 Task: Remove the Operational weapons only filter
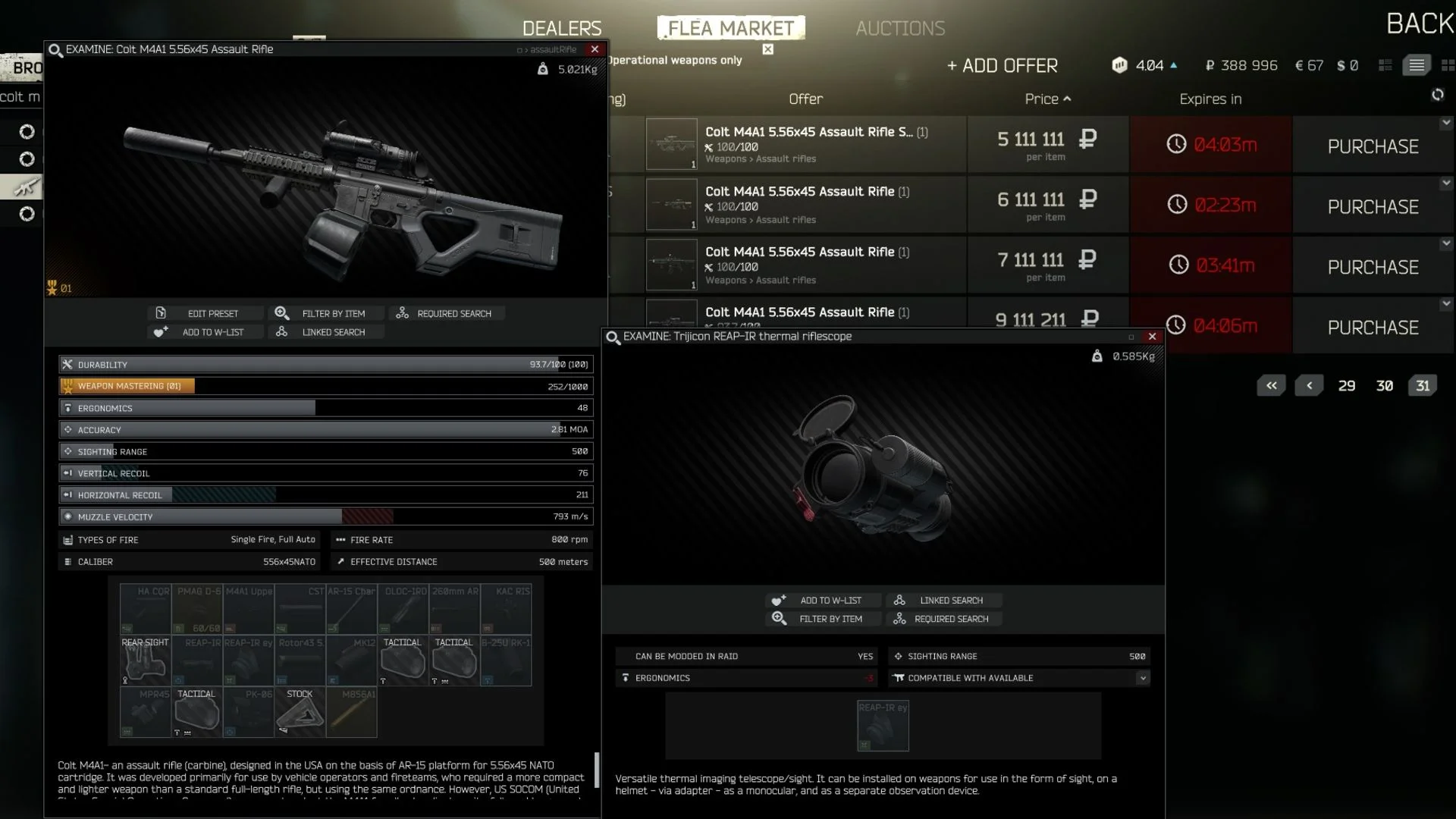coord(768,49)
